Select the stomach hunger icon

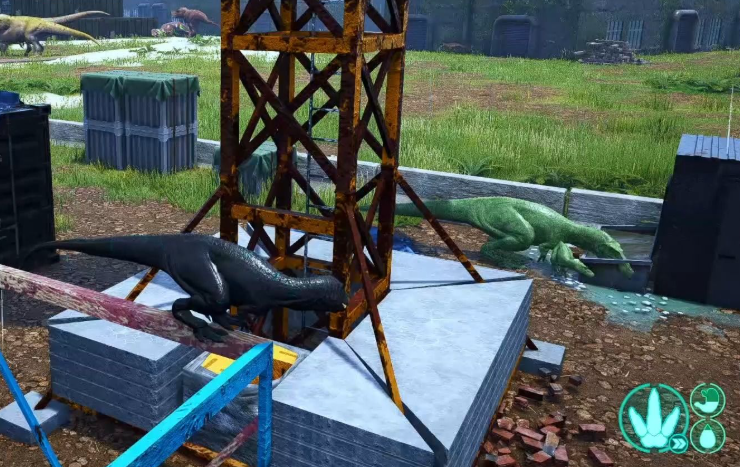point(707,400)
